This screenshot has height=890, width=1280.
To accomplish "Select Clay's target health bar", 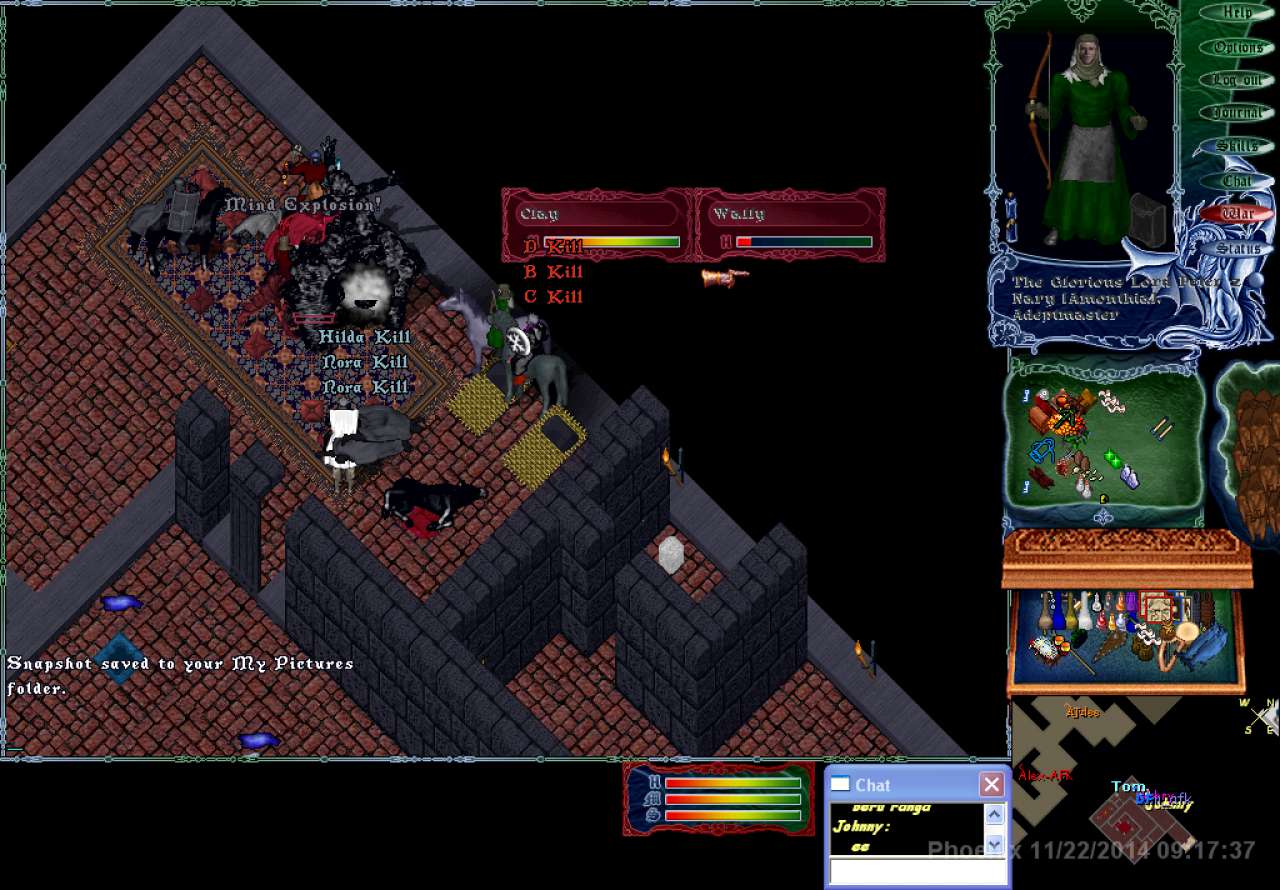I will 598,226.
